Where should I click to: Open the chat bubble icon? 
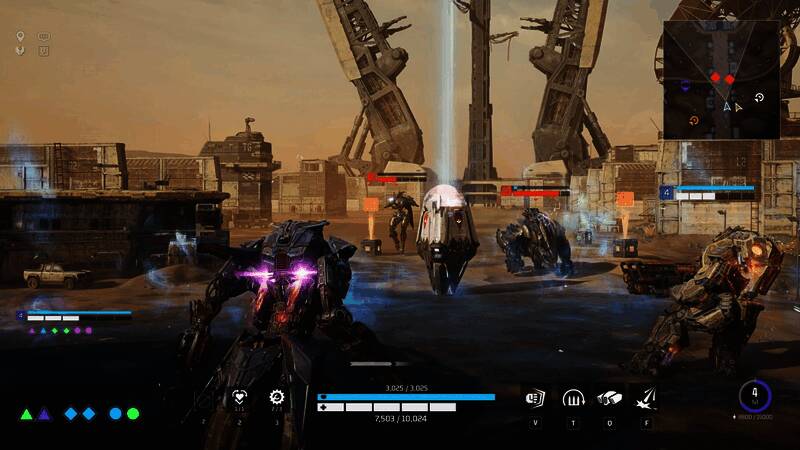pyautogui.click(x=44, y=37)
